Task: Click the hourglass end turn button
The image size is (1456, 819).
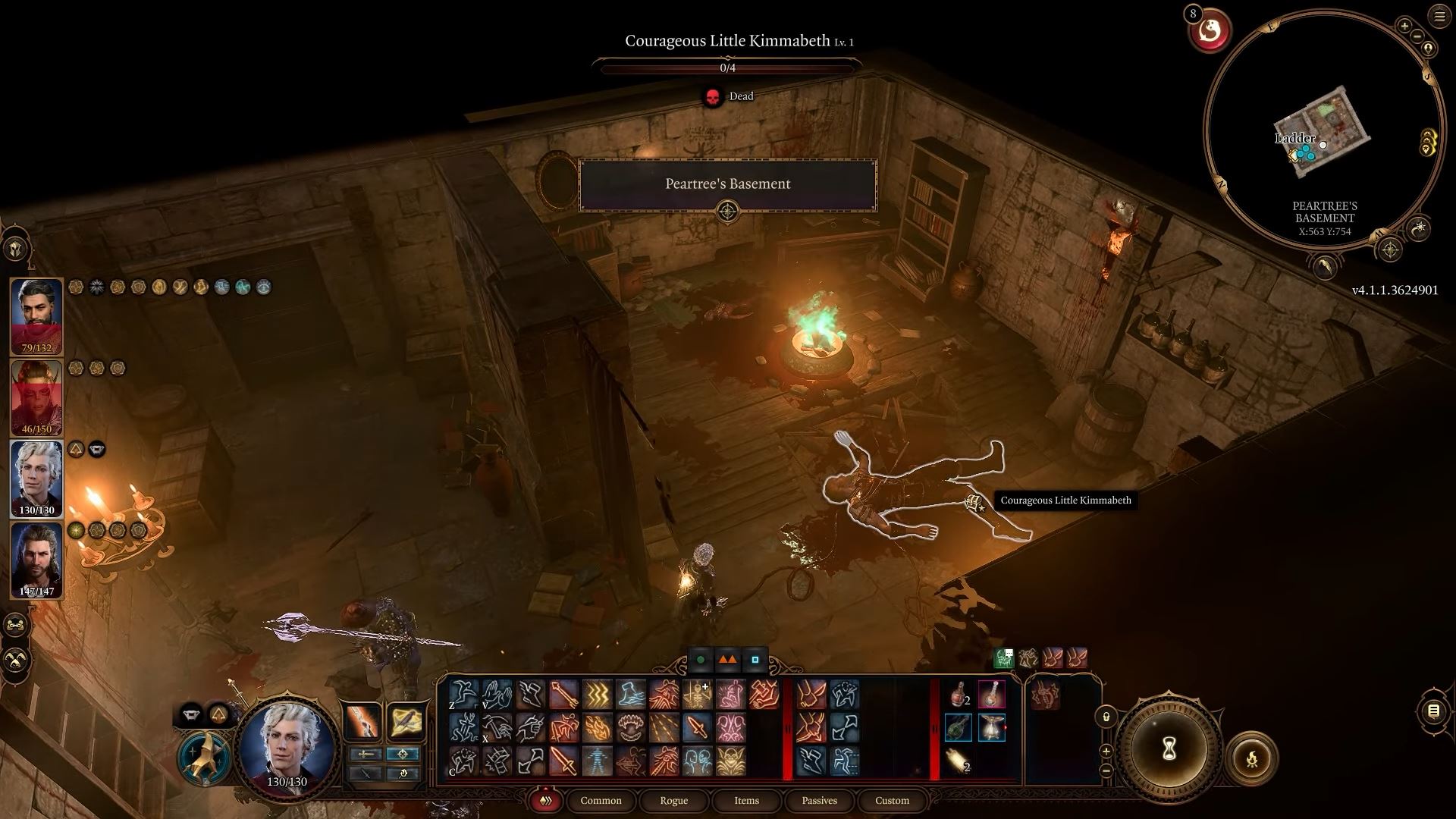Action: click(1169, 749)
